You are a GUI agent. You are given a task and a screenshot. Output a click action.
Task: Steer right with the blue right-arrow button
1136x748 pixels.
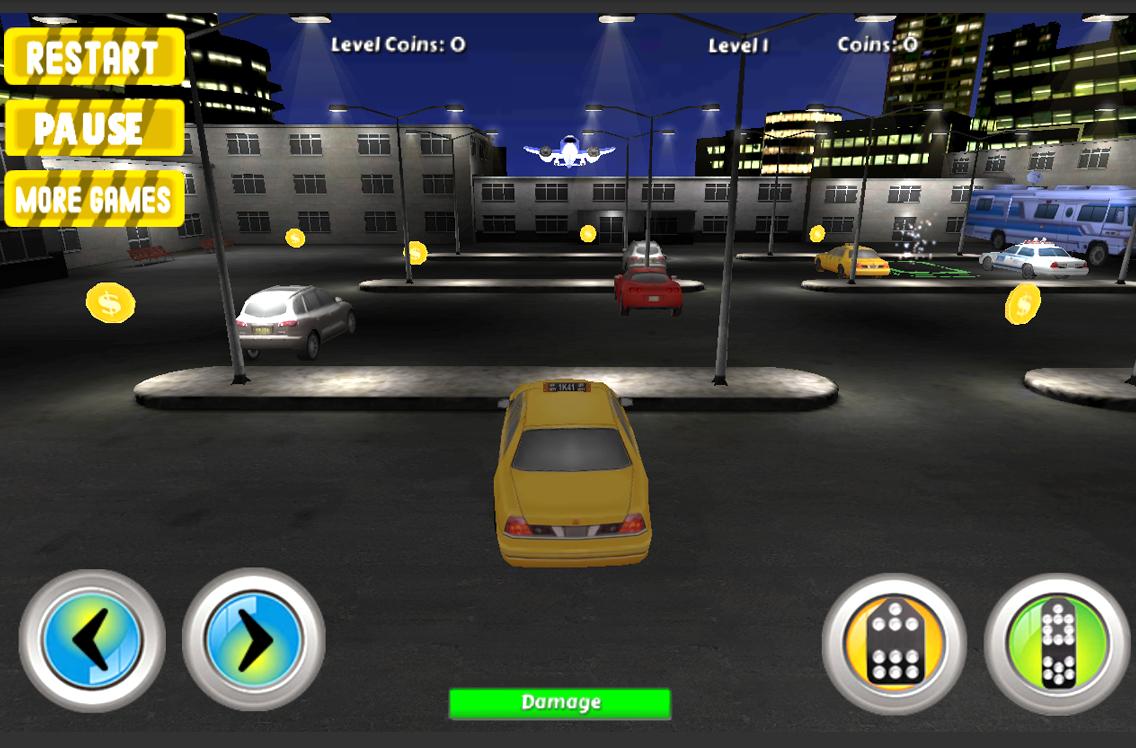254,640
